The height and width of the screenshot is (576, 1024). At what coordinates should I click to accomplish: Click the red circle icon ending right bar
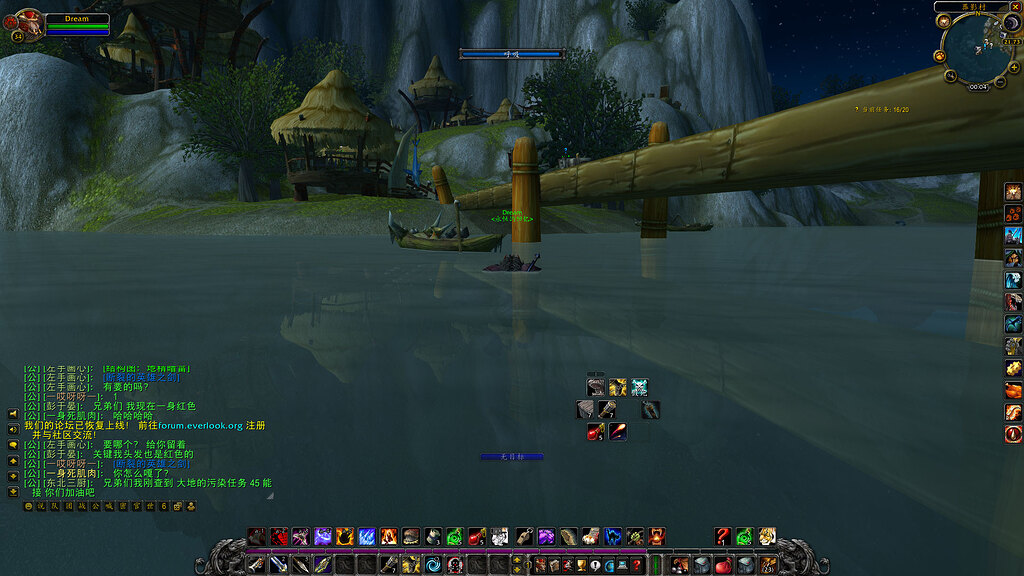1013,434
